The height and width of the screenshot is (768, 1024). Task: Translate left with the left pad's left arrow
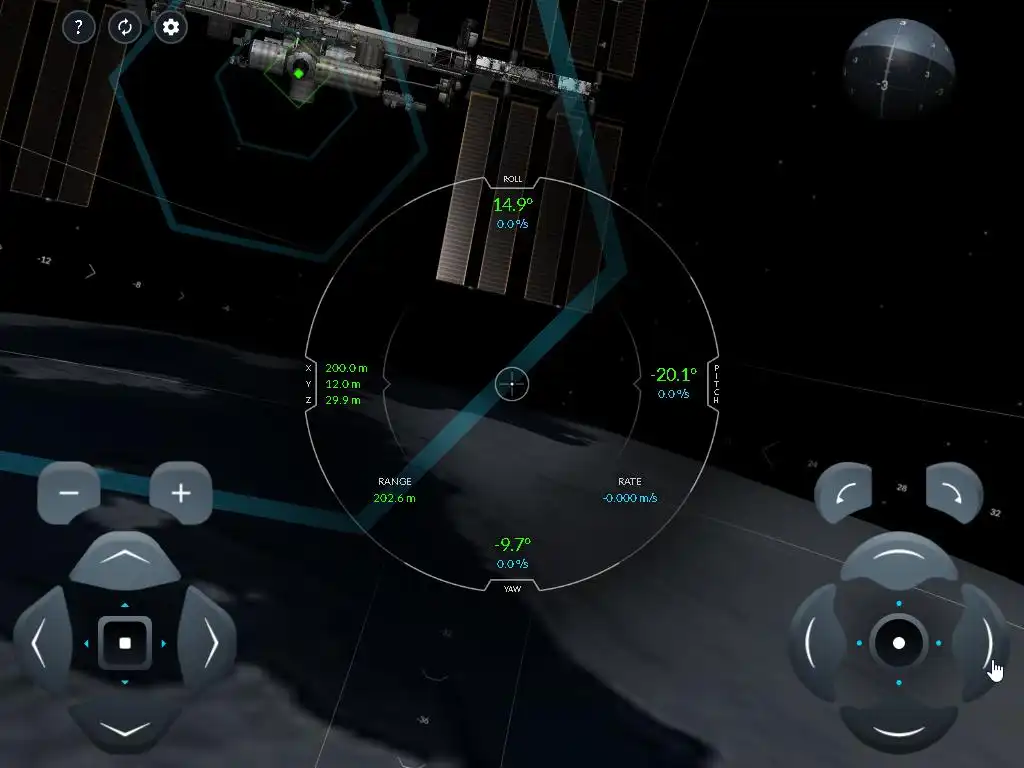point(40,643)
